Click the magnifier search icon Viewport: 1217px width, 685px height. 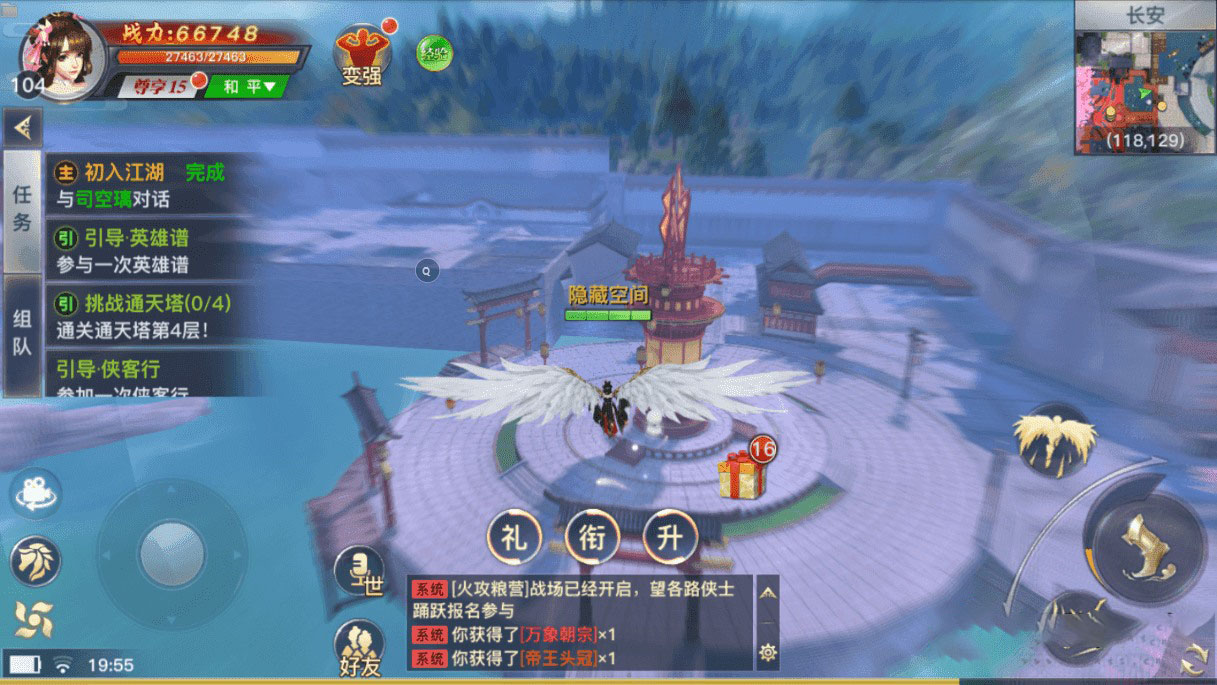coord(427,270)
